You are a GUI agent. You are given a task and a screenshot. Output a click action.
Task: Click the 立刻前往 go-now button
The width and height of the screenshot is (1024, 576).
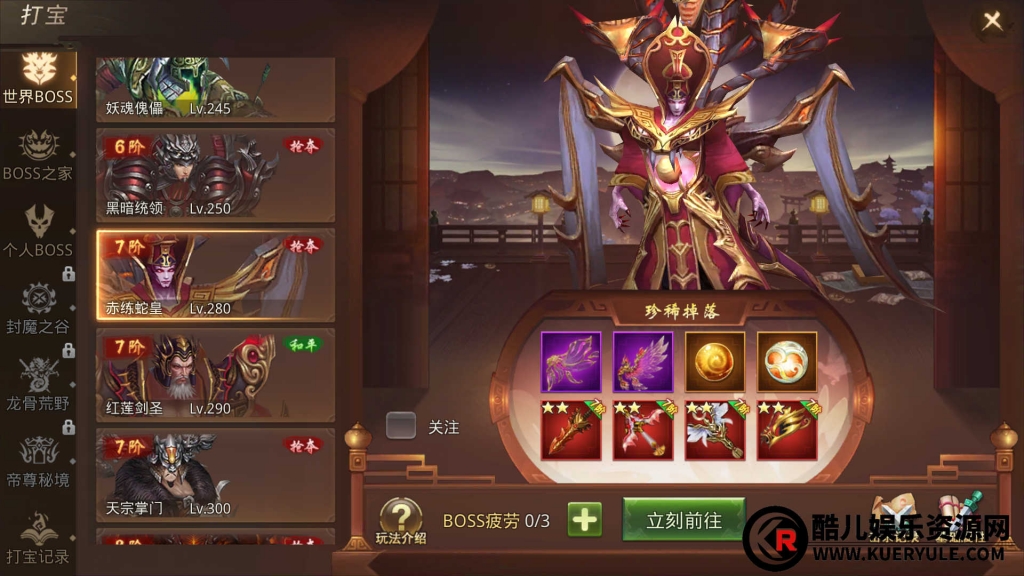(684, 520)
